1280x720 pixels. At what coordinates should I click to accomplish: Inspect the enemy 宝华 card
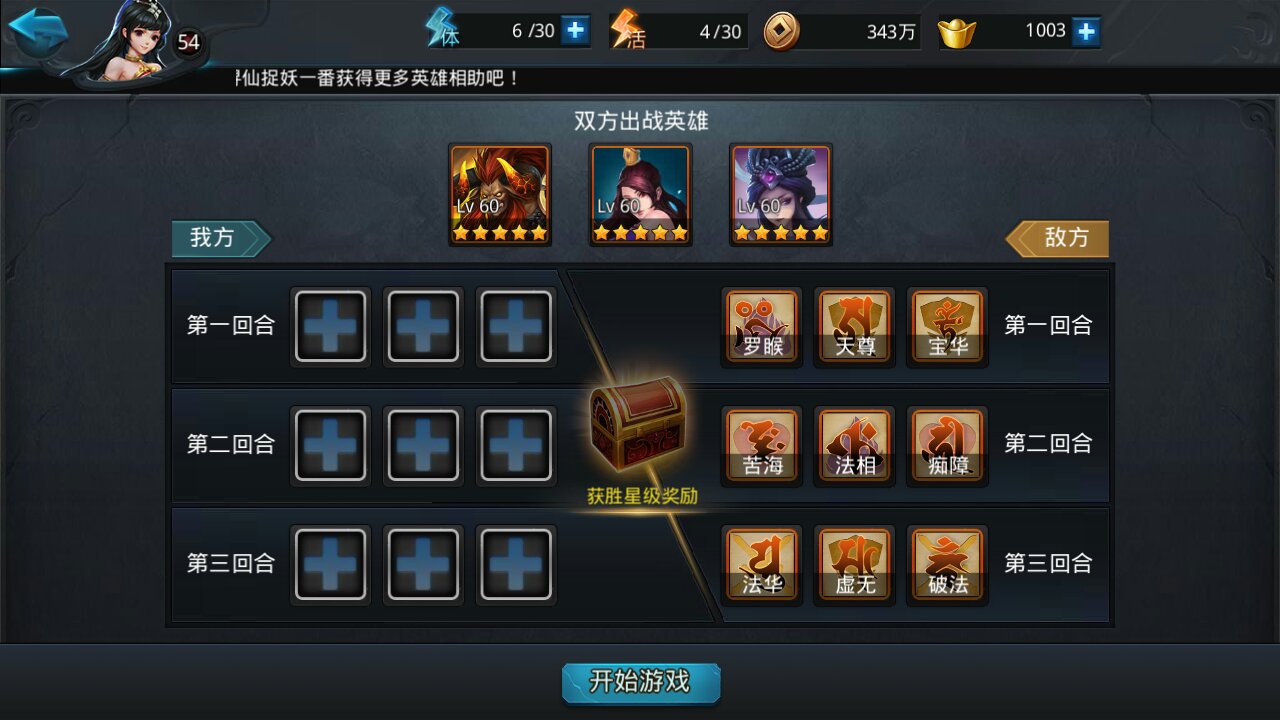(x=947, y=327)
